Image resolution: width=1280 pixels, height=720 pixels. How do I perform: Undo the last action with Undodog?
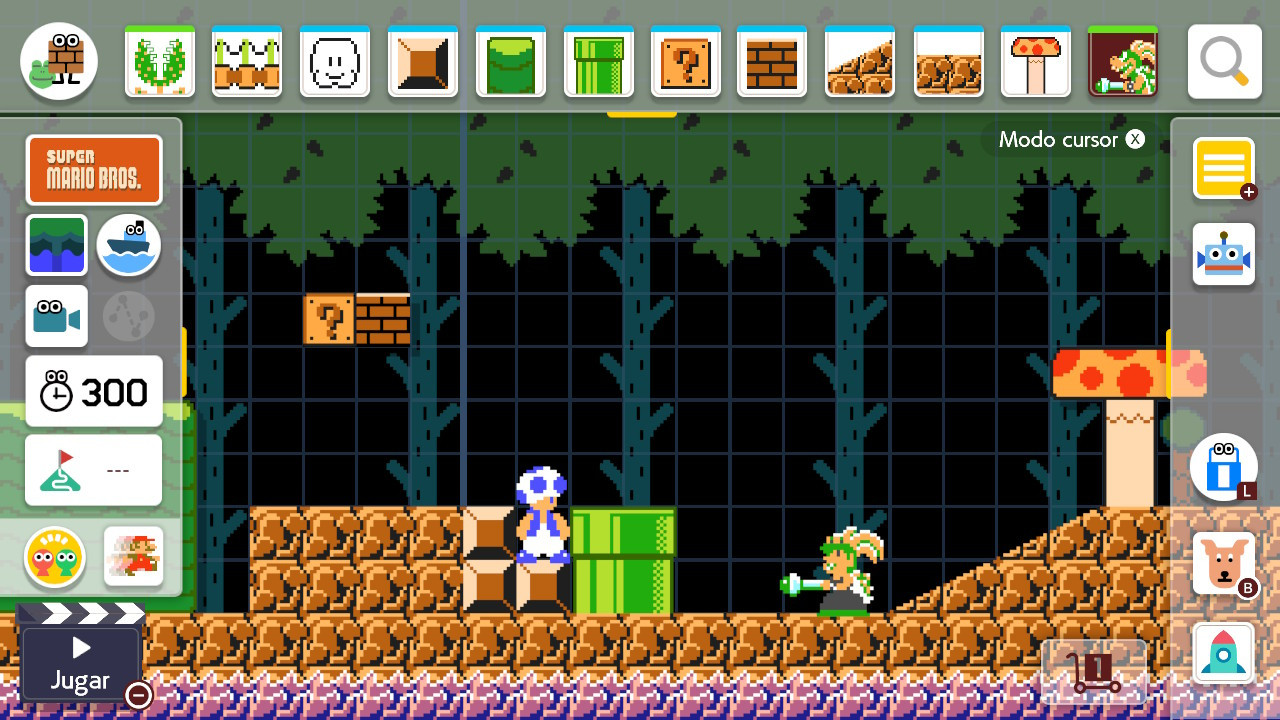1223,562
